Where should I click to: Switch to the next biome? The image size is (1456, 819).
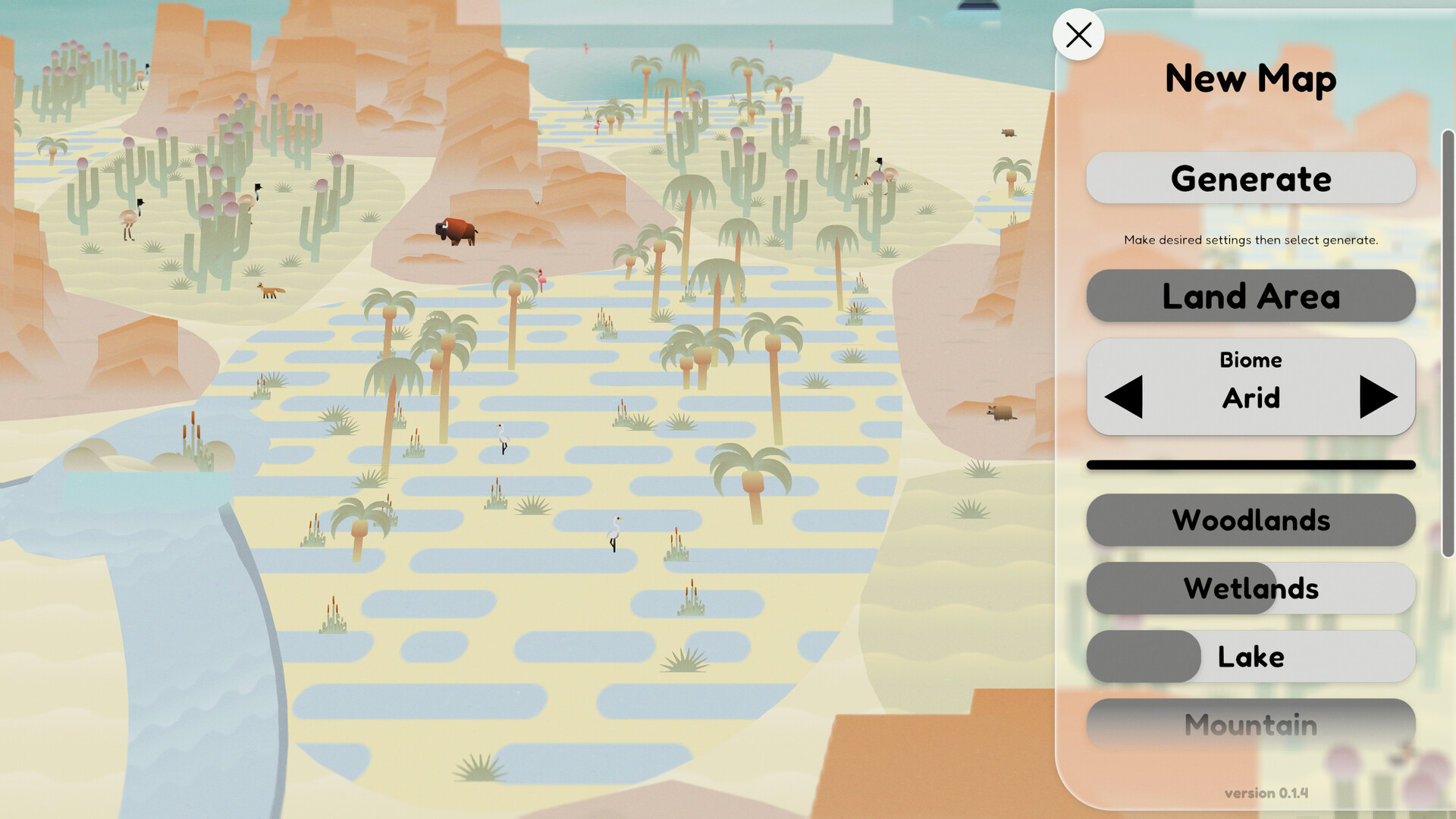click(x=1379, y=396)
